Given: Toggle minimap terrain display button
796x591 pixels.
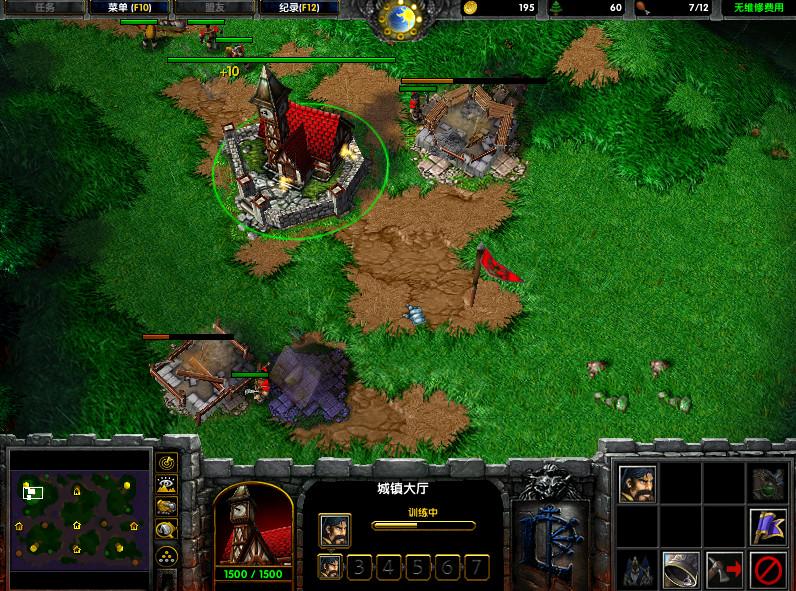Looking at the screenshot, I should pos(166,484).
